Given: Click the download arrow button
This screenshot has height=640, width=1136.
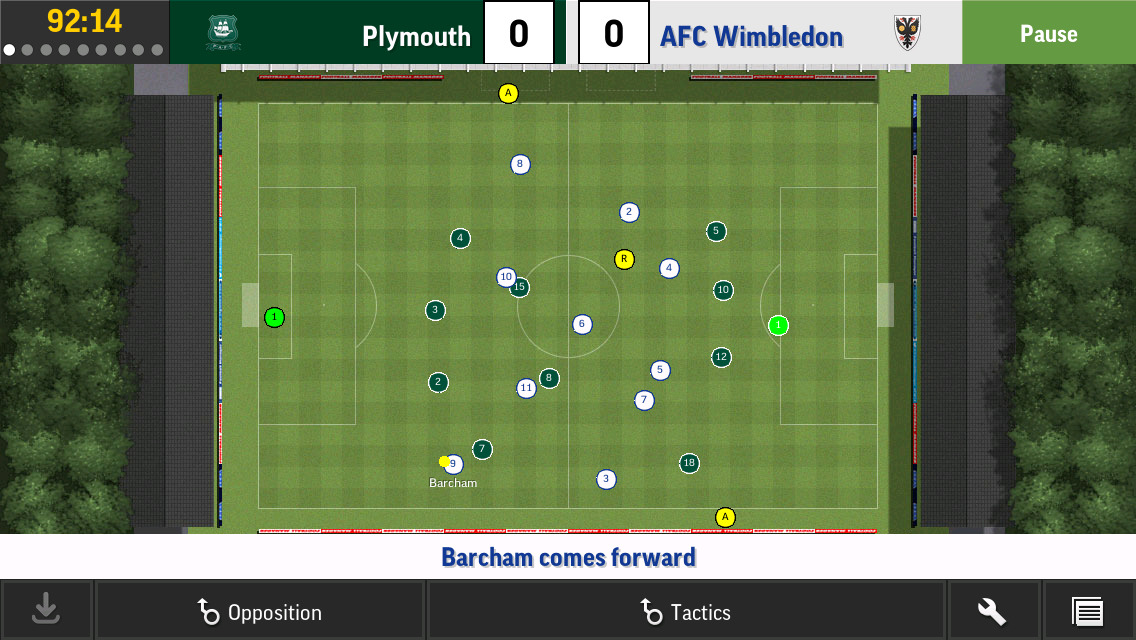Looking at the screenshot, I should [x=46, y=610].
